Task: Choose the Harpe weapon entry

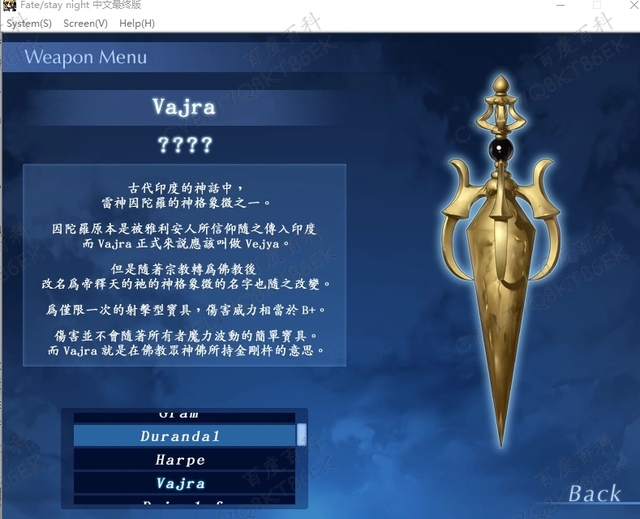Action: 180,460
